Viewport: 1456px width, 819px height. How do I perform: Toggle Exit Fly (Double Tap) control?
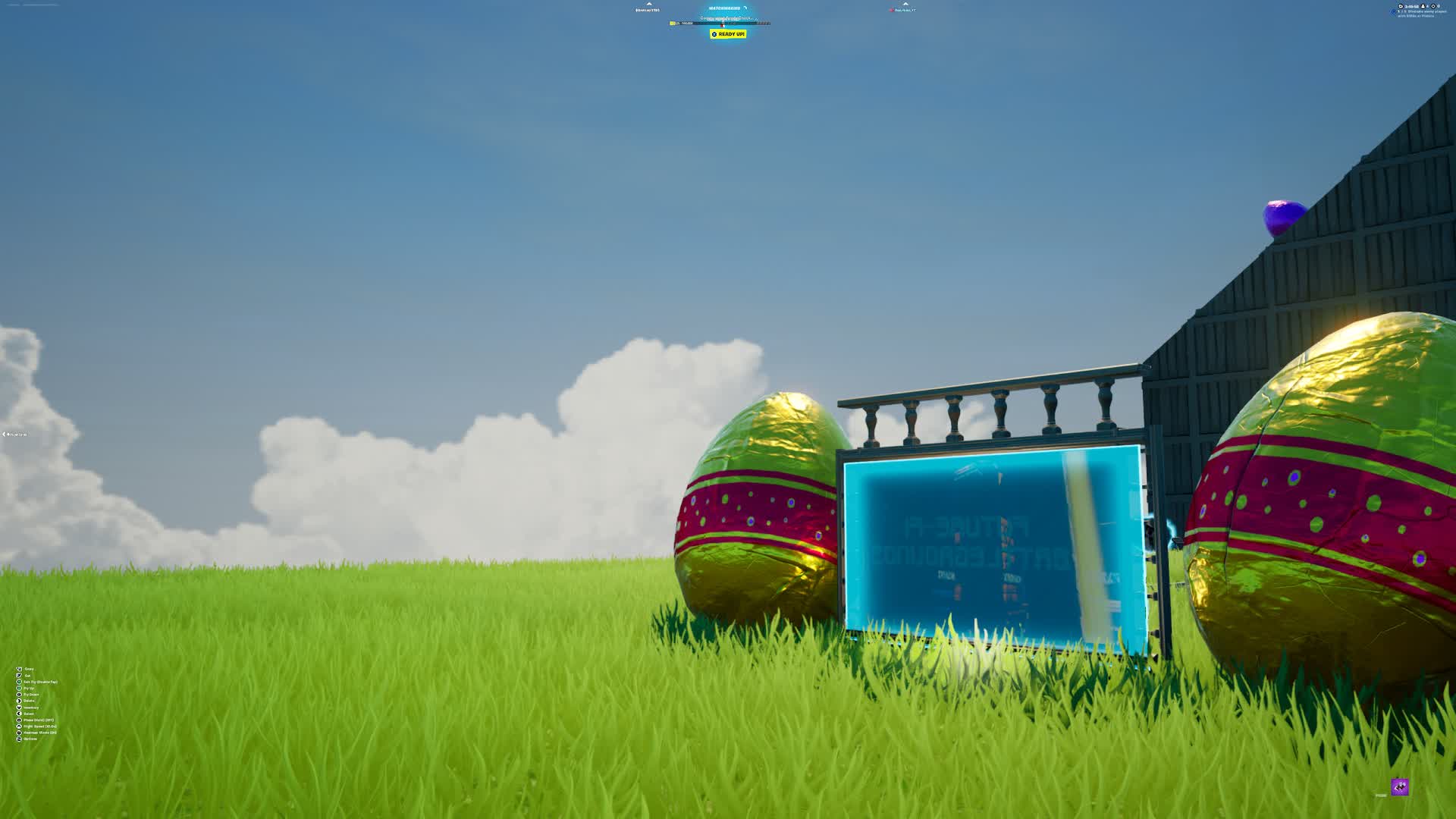tap(19, 682)
